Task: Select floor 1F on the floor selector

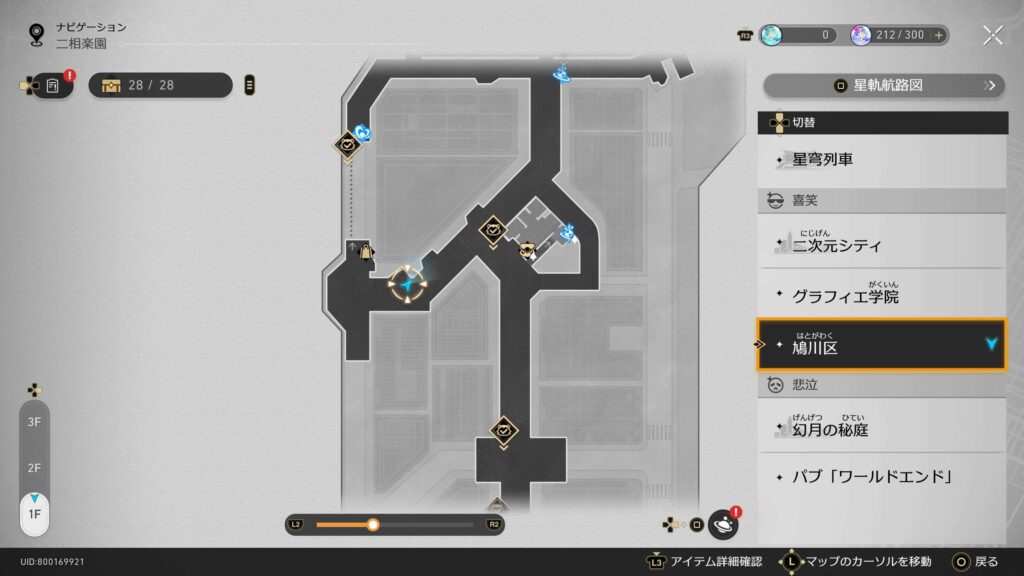Action: (34, 514)
